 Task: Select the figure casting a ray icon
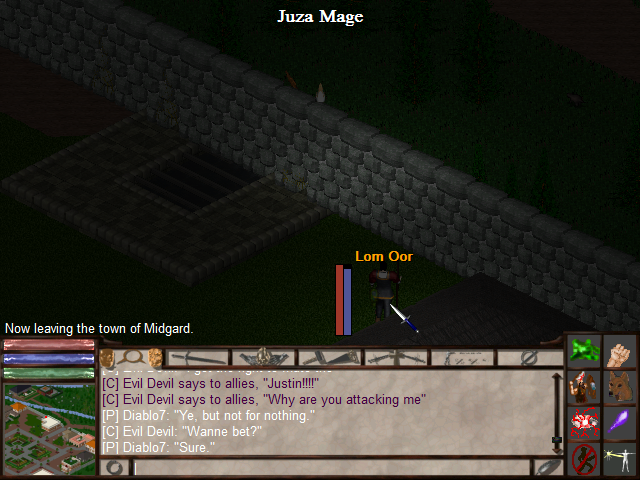[620, 459]
